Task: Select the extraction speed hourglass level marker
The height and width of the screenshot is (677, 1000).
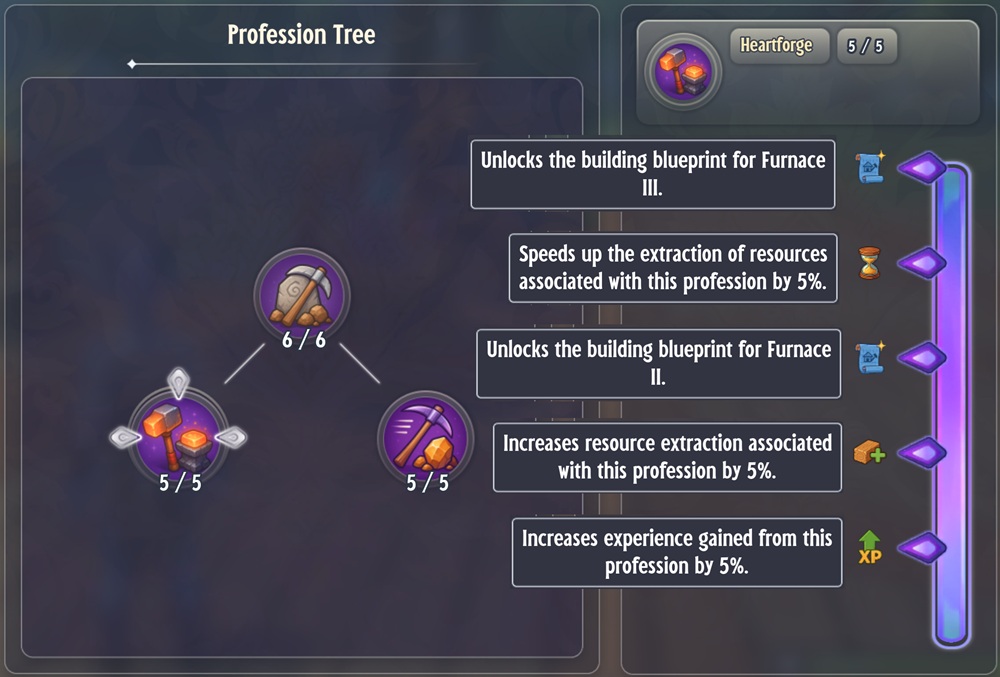Action: pos(922,264)
